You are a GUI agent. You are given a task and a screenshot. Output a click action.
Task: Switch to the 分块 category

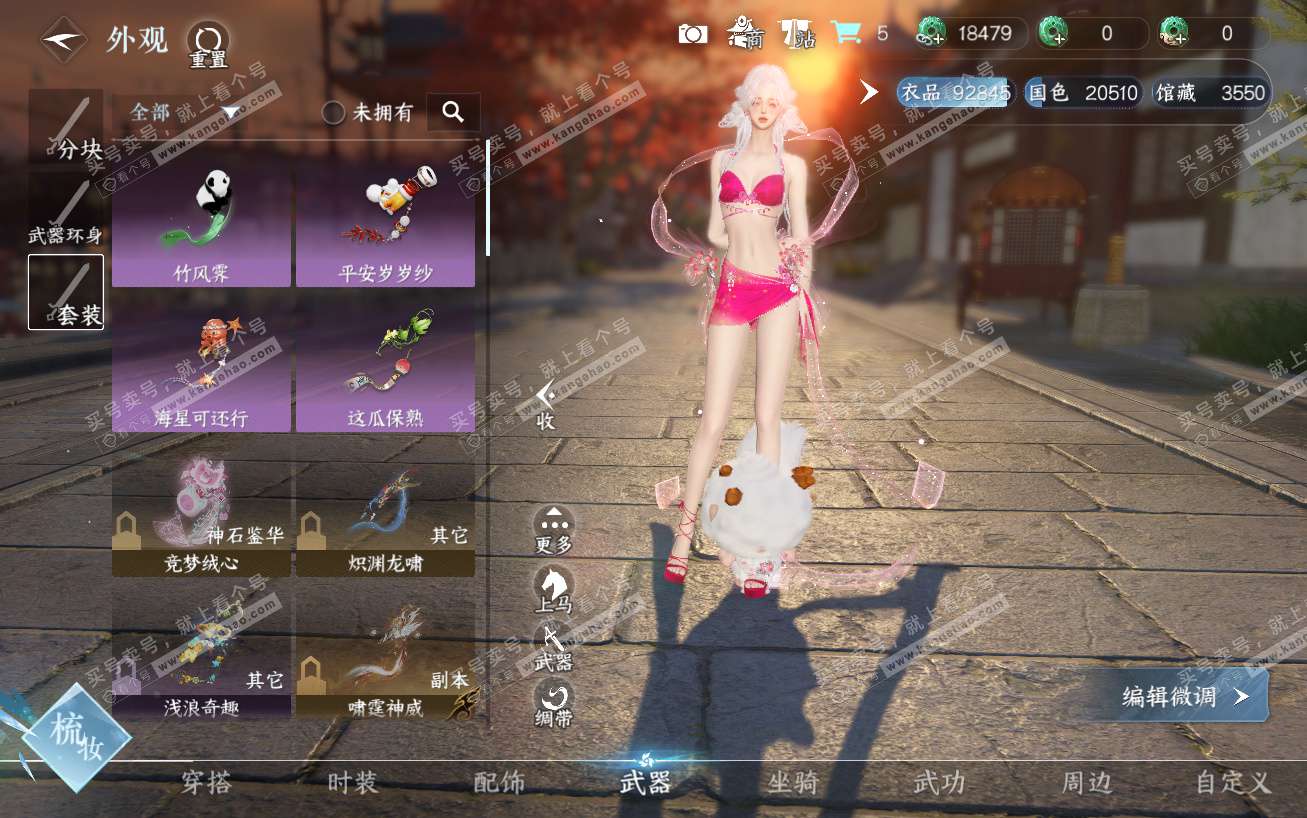(66, 128)
